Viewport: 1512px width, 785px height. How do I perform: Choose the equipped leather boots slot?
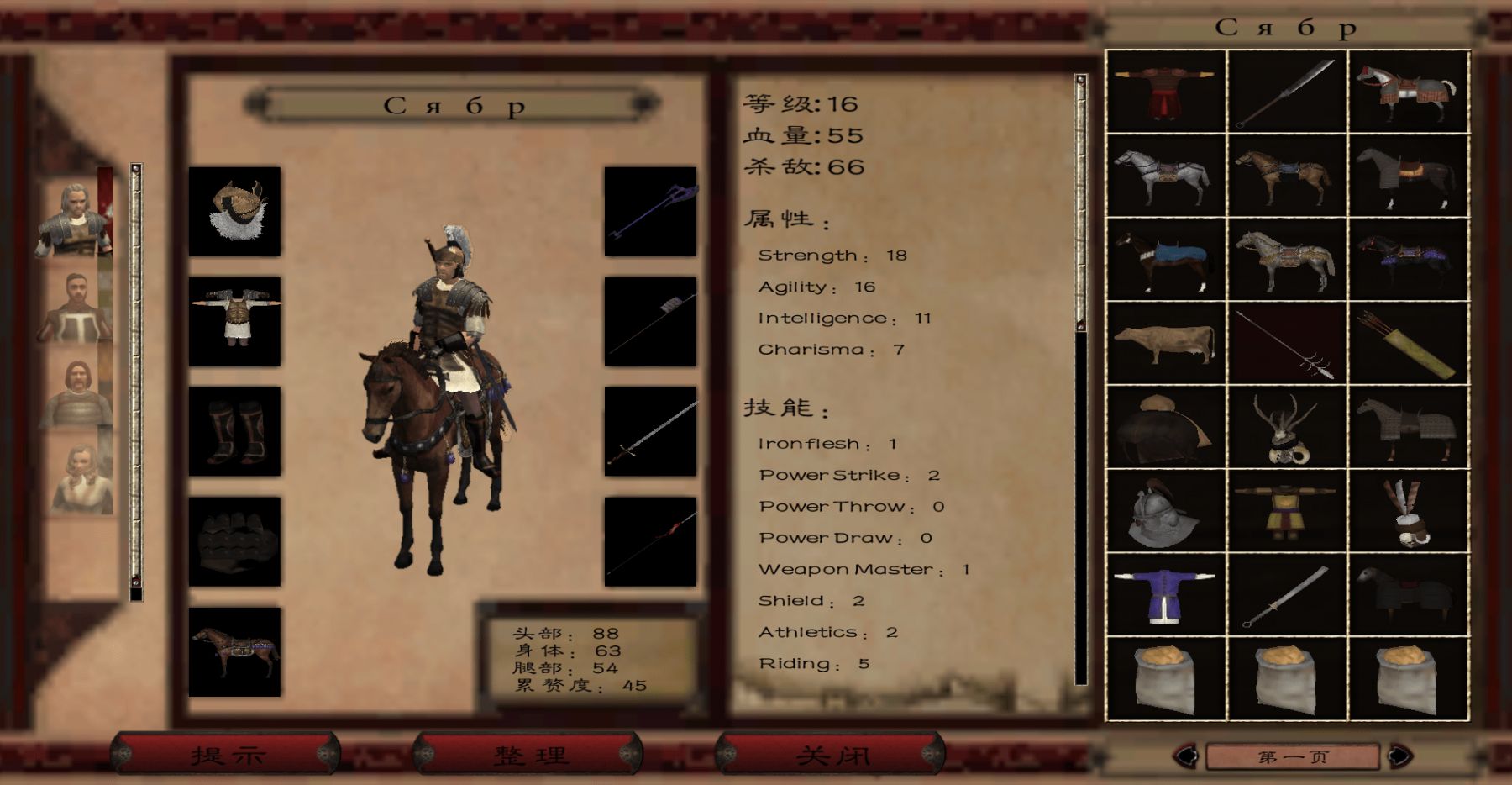tap(234, 431)
